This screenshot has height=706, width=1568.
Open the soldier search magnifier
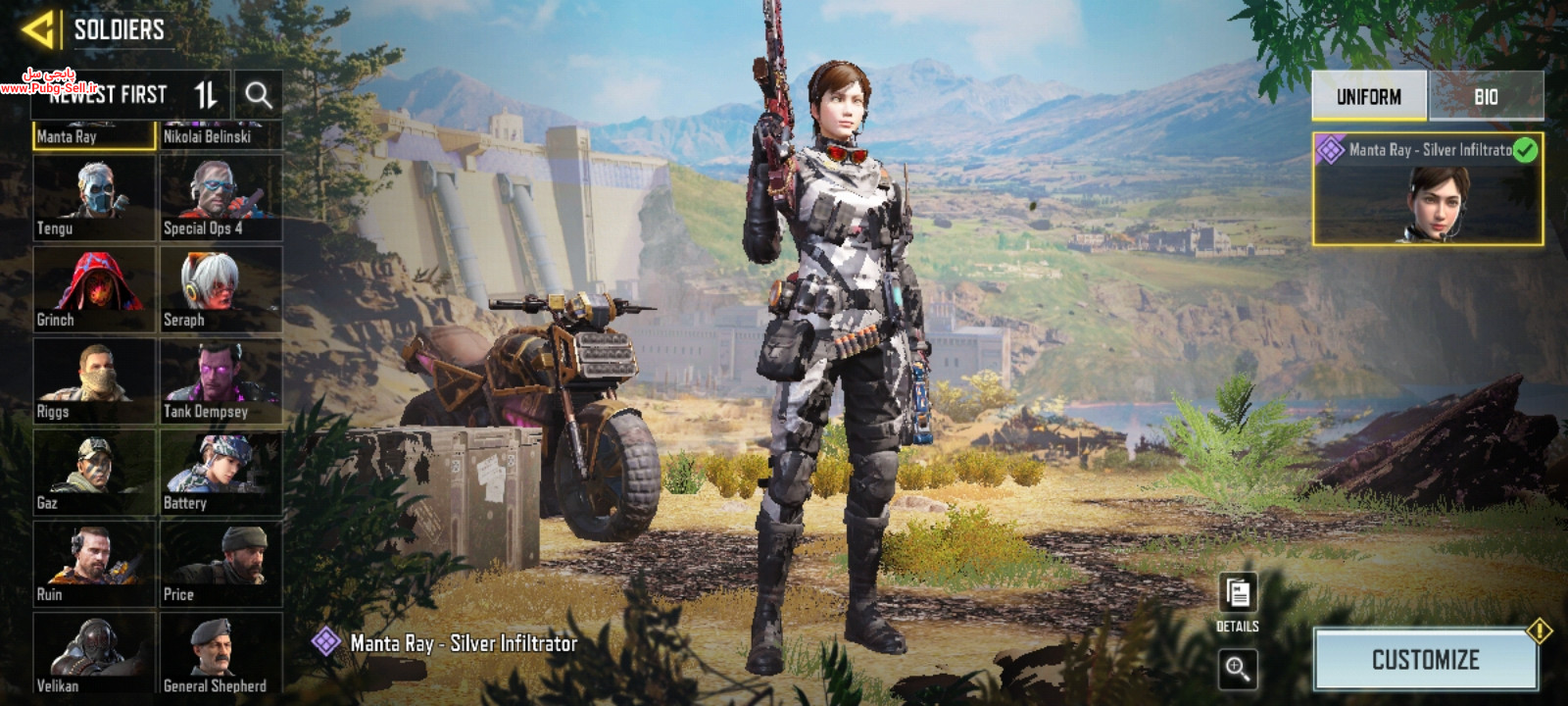coord(259,95)
